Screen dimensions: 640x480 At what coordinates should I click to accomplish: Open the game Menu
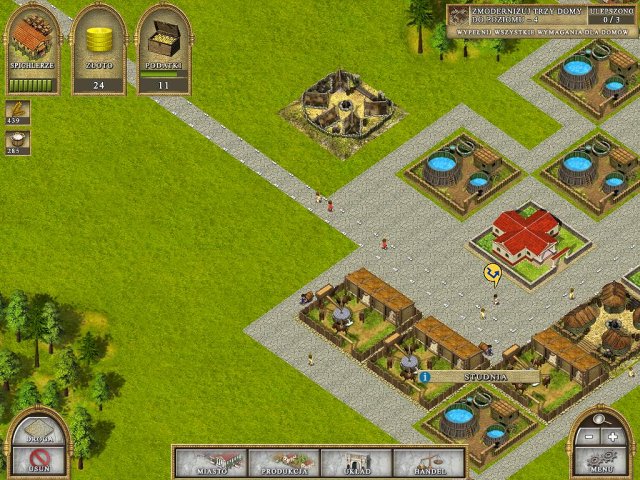pyautogui.click(x=600, y=463)
